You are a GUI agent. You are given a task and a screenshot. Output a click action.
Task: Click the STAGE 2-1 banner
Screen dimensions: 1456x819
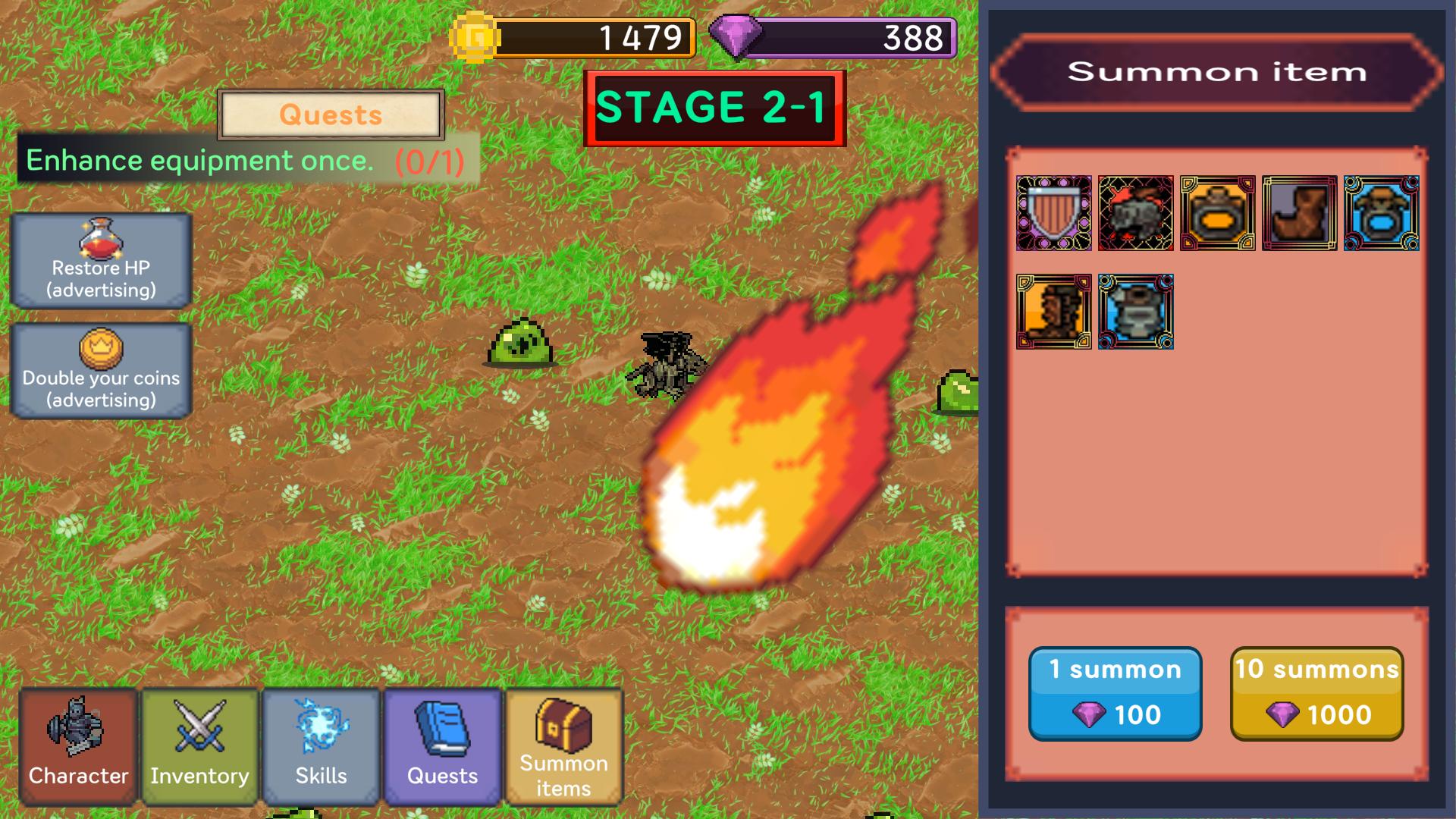click(x=714, y=106)
